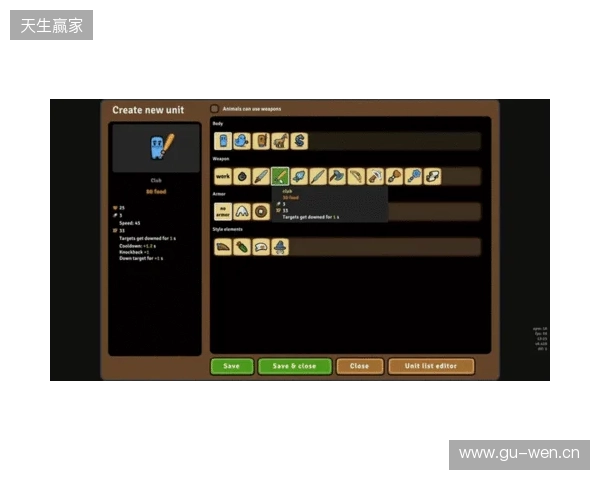Choose the round shield armor icon
This screenshot has height=480, width=600.
tap(261, 211)
